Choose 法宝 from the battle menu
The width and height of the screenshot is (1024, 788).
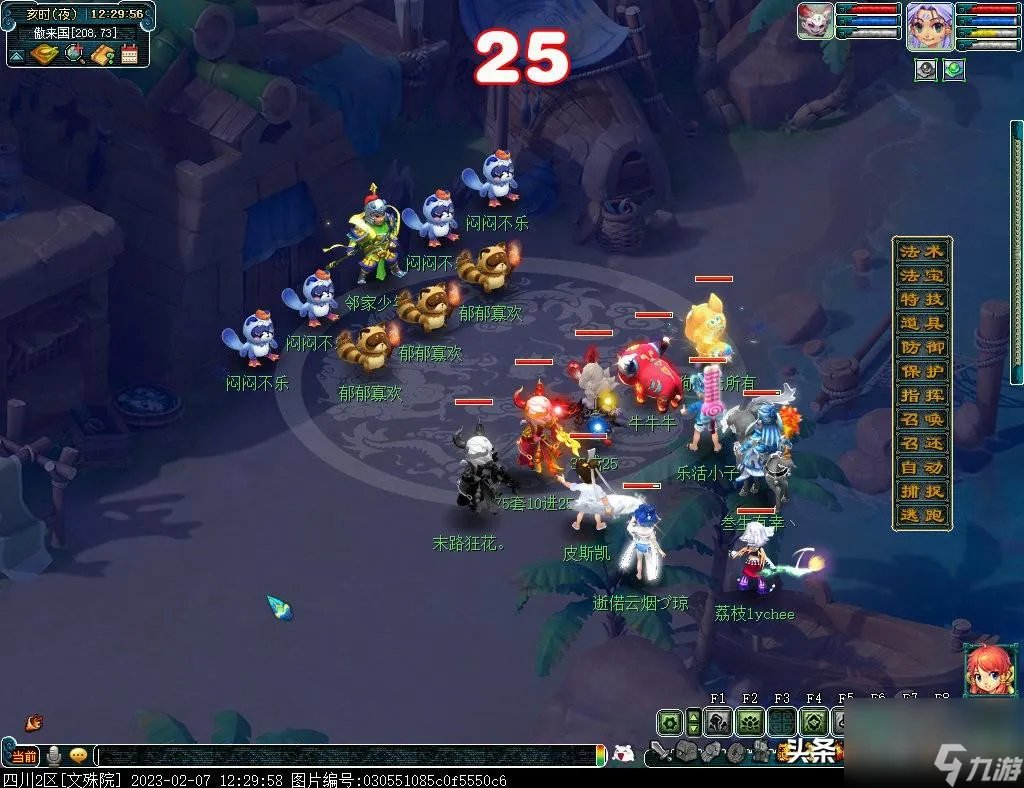pos(921,275)
